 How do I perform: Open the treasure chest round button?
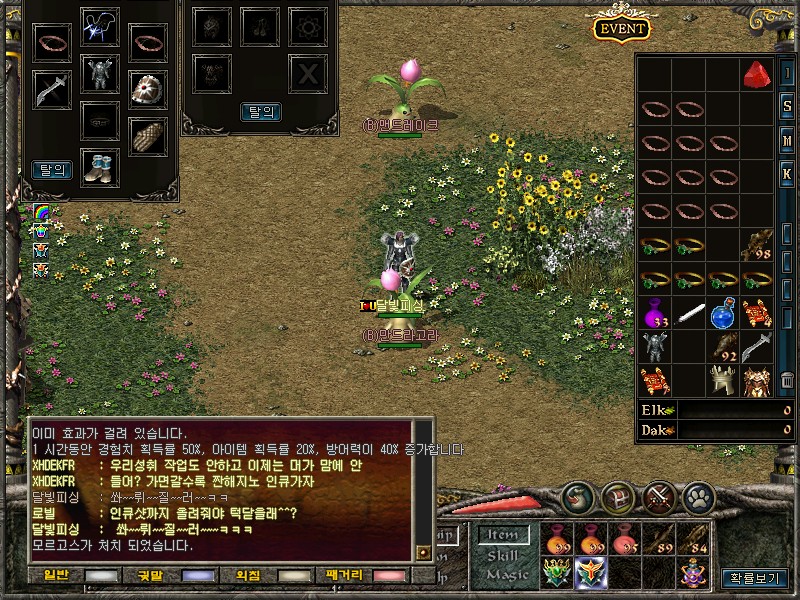[x=618, y=495]
